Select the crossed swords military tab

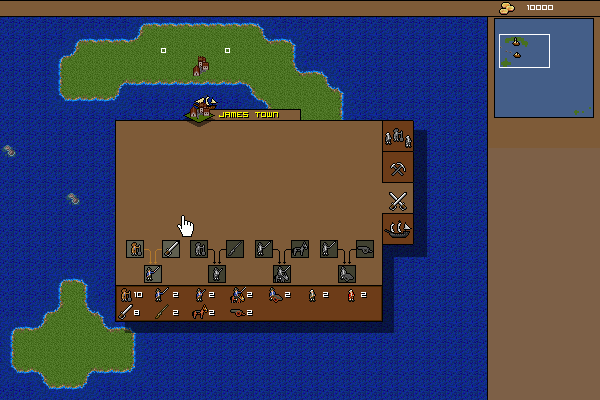[x=398, y=198]
